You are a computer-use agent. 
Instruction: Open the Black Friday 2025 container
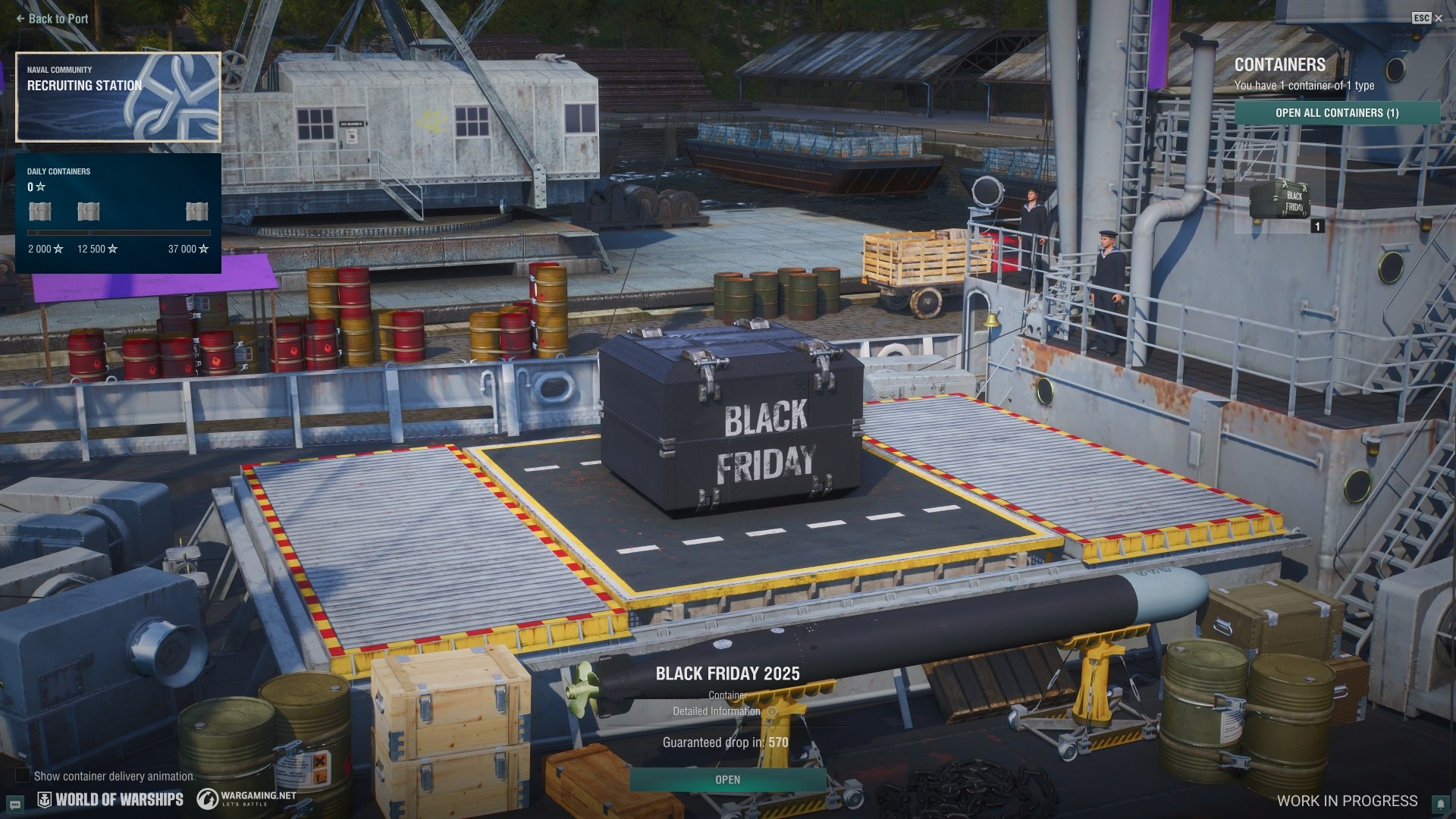727,780
